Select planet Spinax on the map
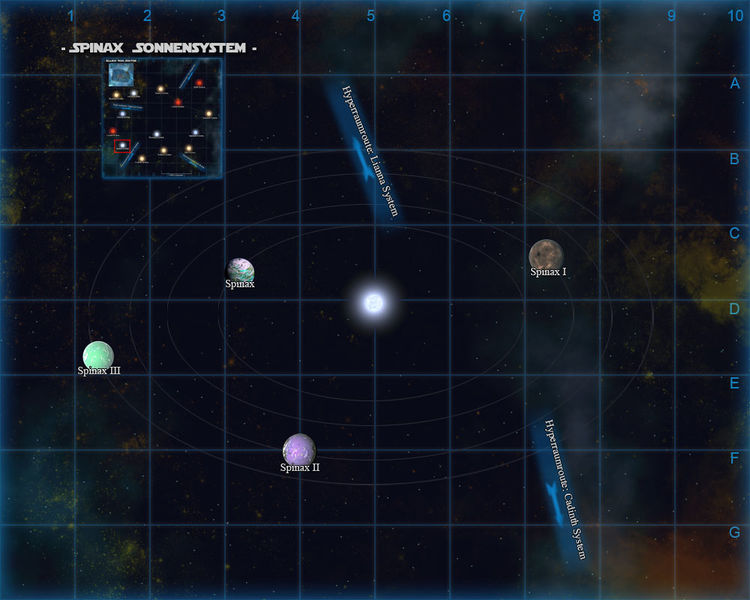 [241, 270]
